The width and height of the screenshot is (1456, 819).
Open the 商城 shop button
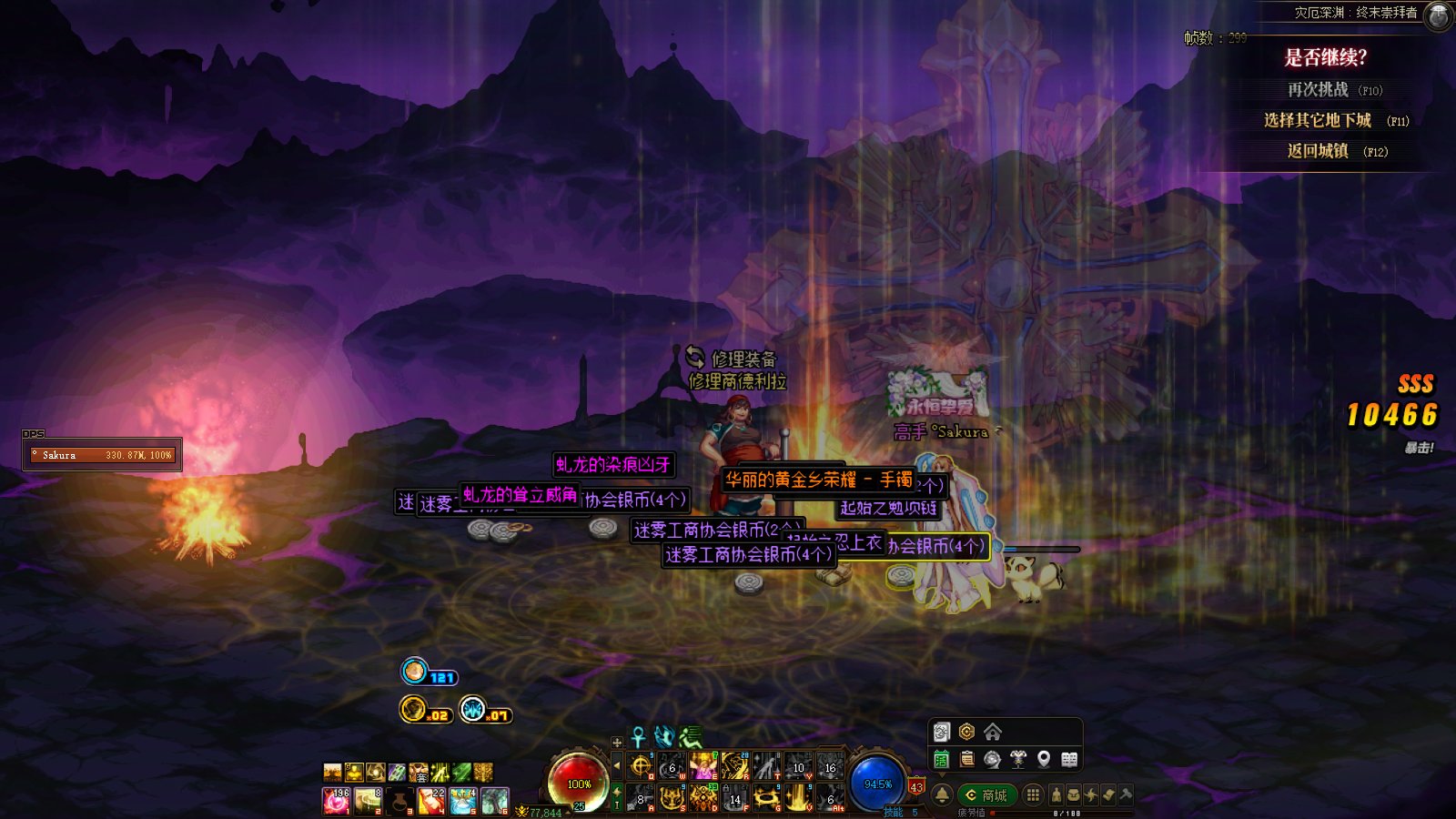(x=986, y=795)
